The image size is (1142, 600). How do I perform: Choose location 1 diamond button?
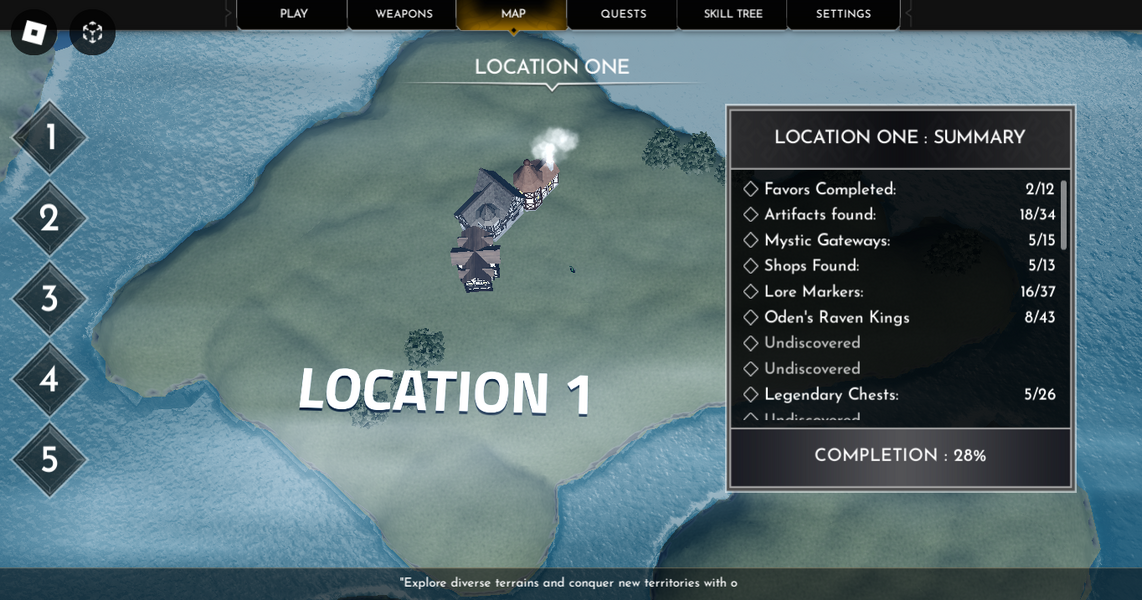(x=49, y=138)
